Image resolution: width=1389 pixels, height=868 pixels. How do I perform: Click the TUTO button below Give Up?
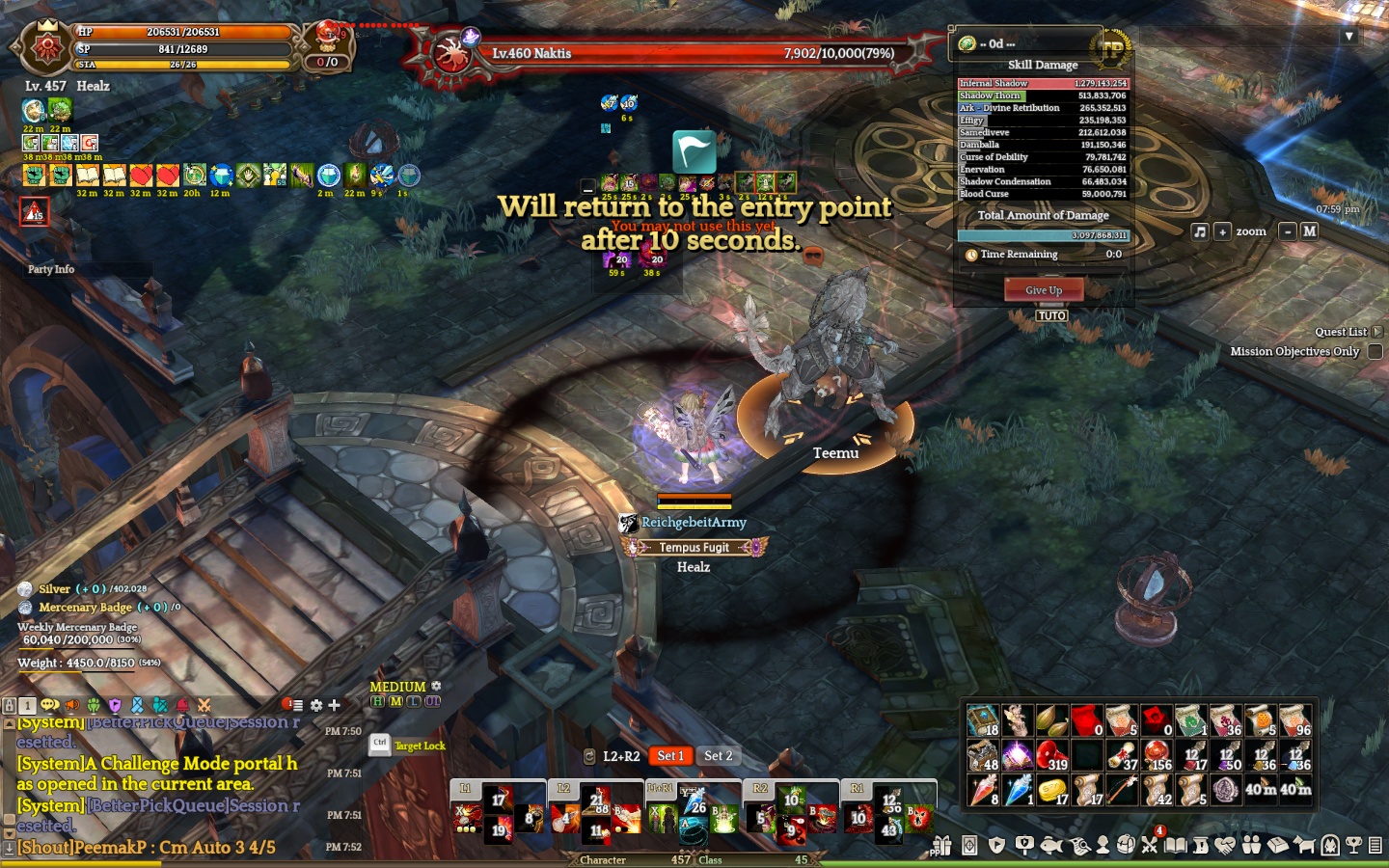click(1051, 315)
